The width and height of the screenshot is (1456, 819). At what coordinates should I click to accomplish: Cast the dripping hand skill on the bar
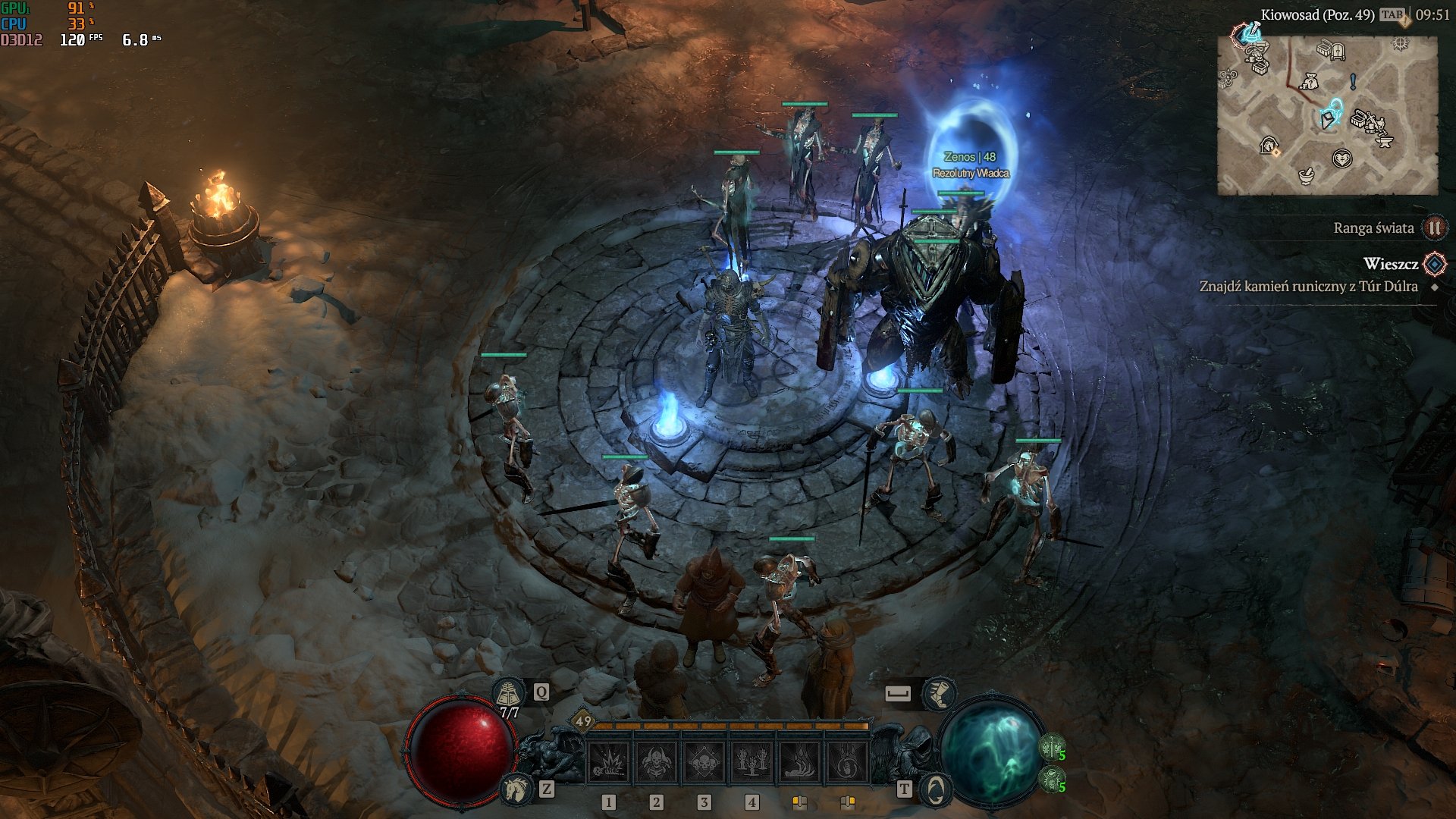799,761
